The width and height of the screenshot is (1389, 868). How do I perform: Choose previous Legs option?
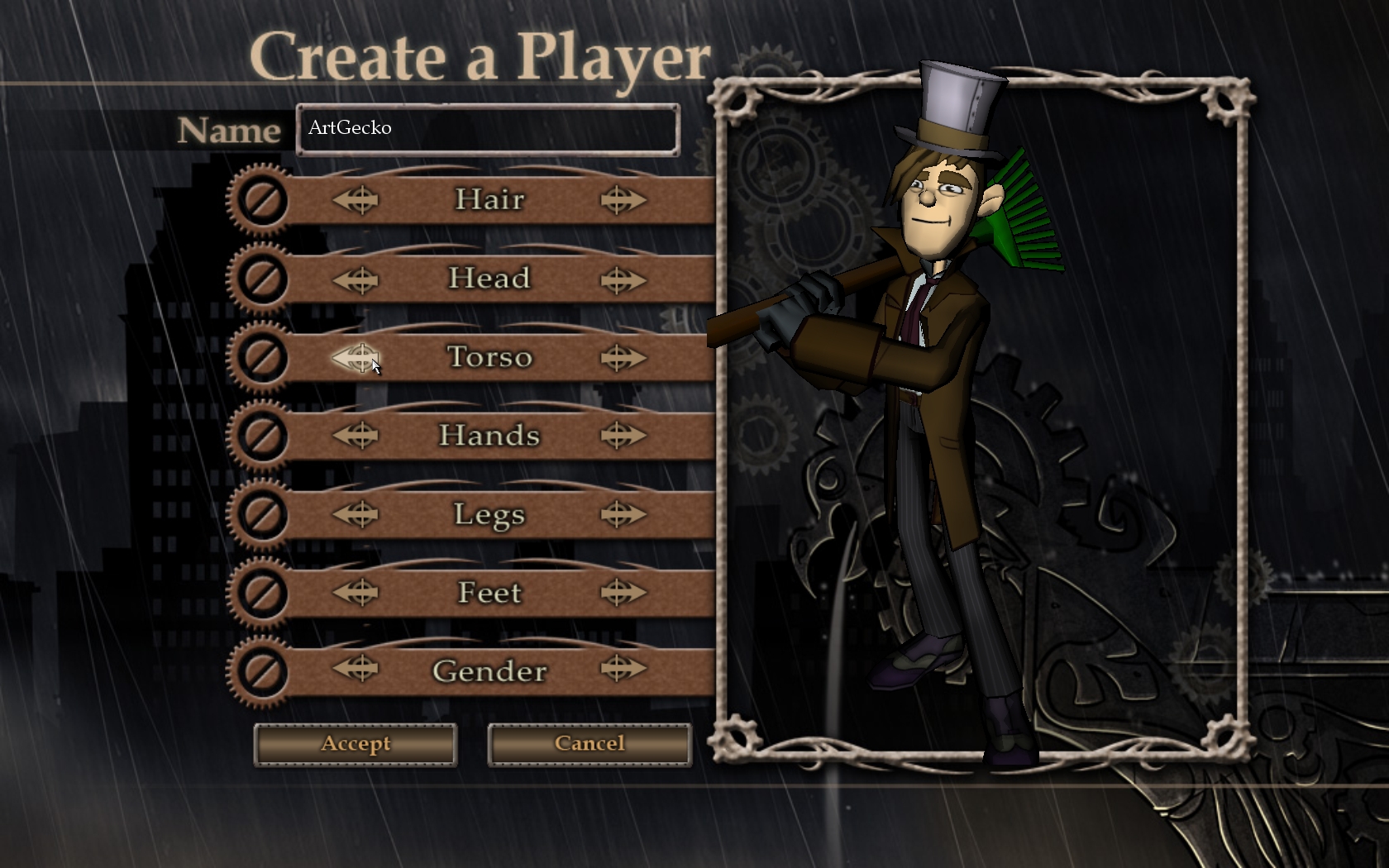(356, 514)
